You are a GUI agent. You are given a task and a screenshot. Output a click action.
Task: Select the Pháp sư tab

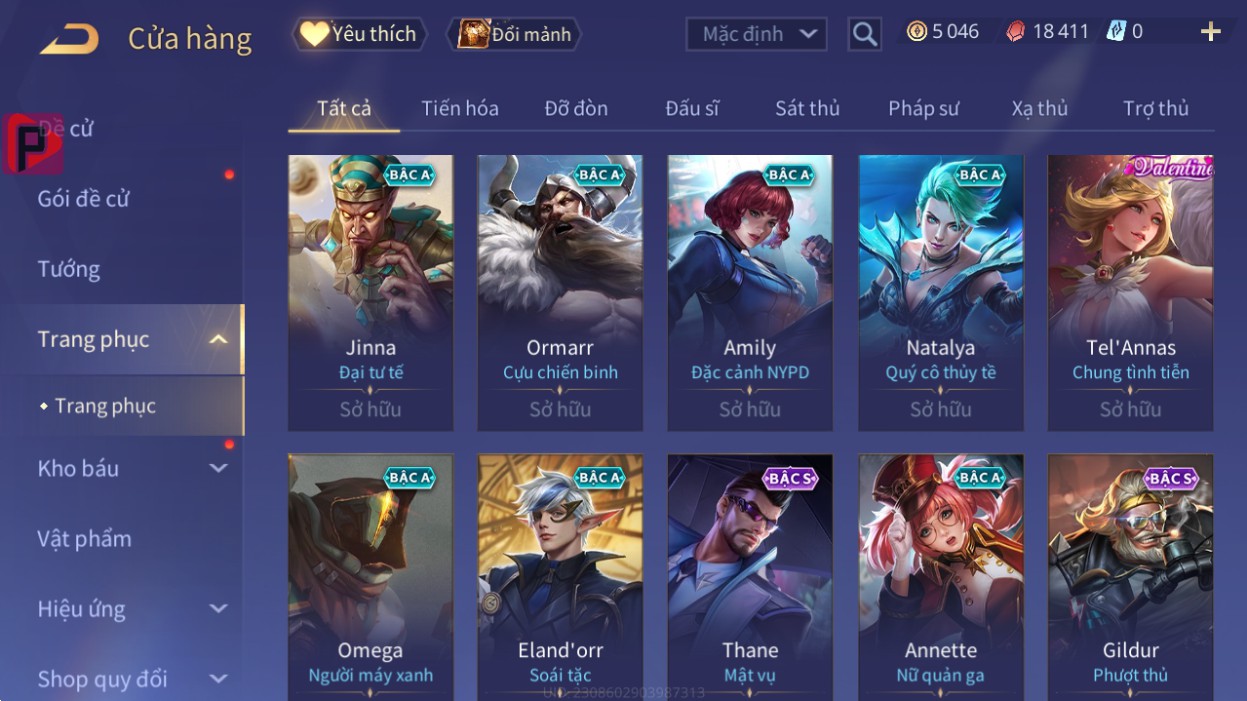tap(923, 108)
